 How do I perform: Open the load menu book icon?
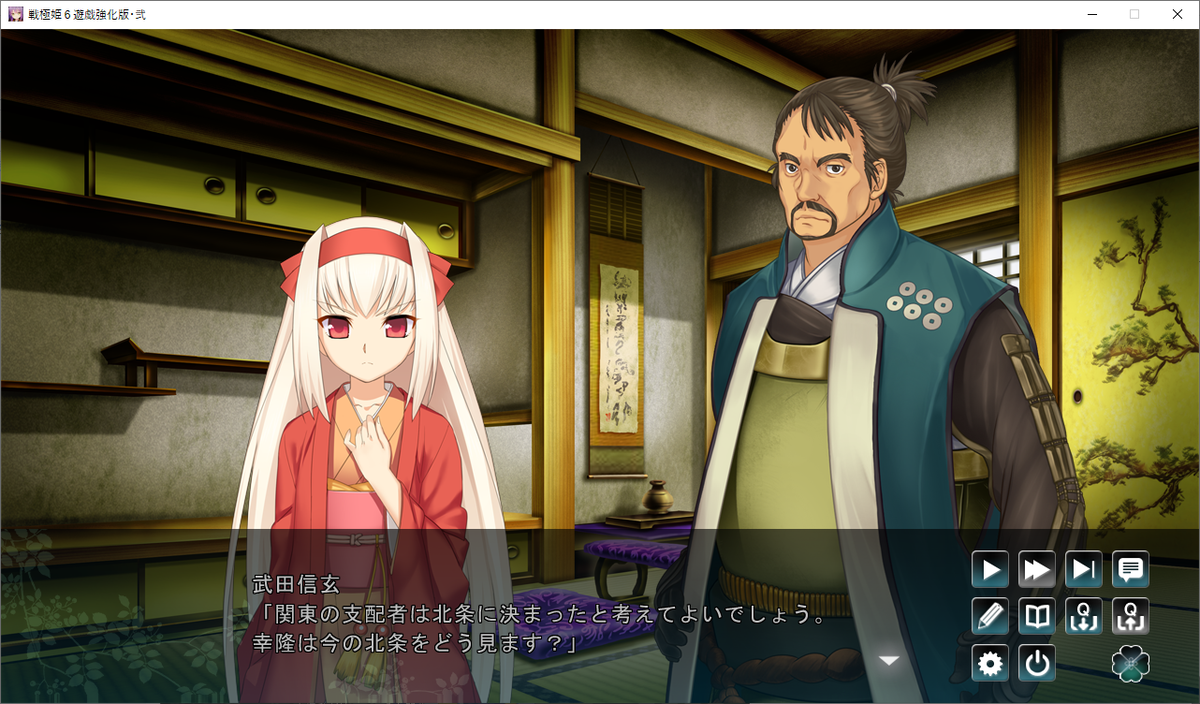[1037, 616]
